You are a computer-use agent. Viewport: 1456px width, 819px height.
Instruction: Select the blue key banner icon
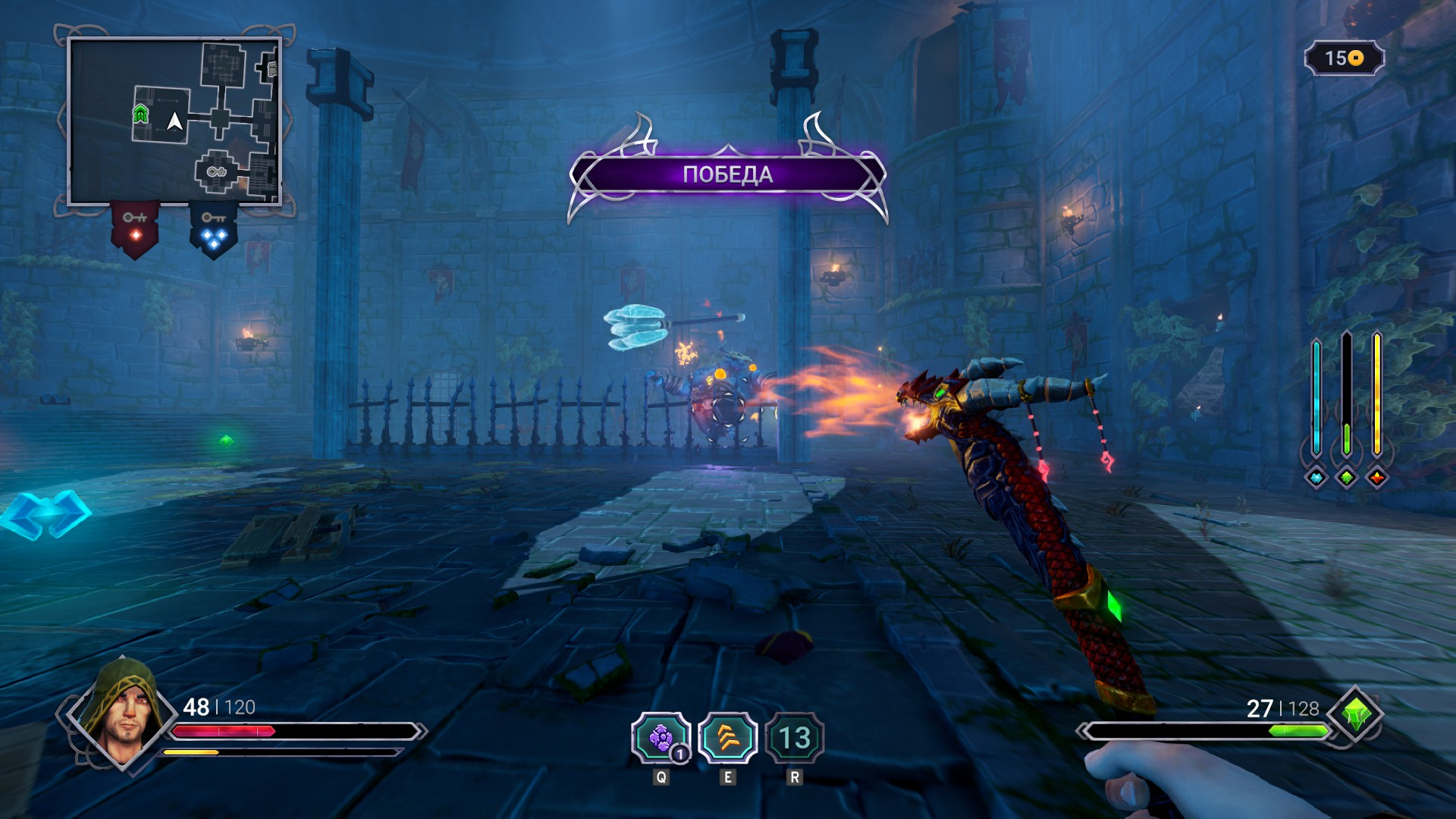(x=213, y=229)
